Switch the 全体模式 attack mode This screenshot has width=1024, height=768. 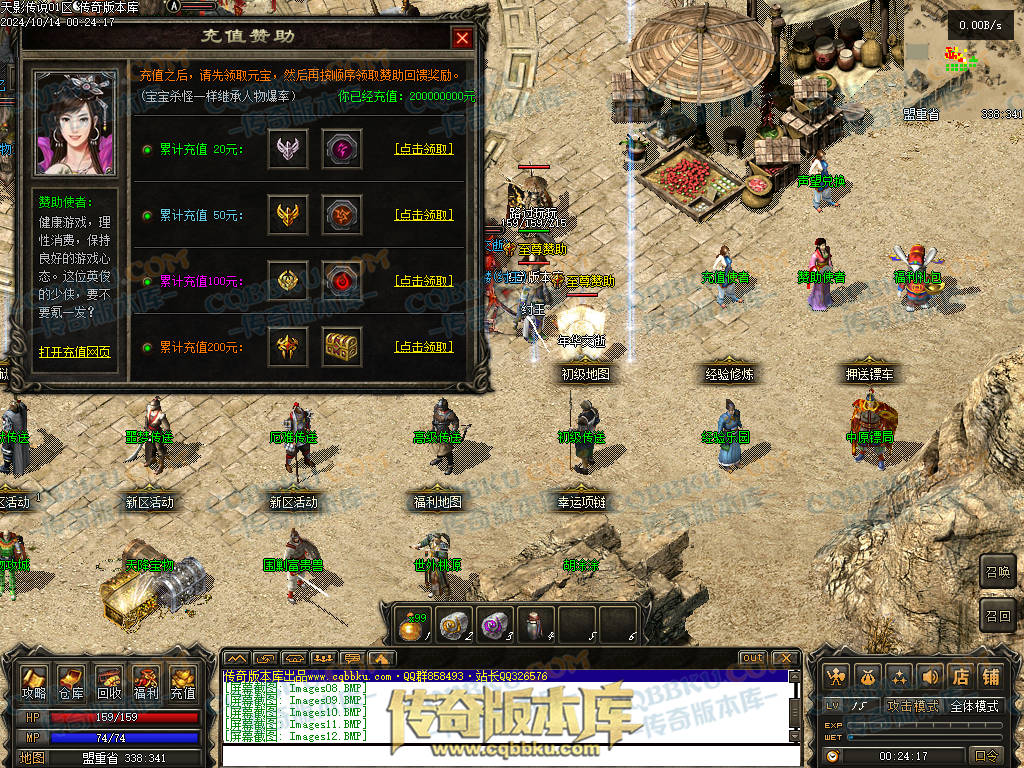(974, 706)
